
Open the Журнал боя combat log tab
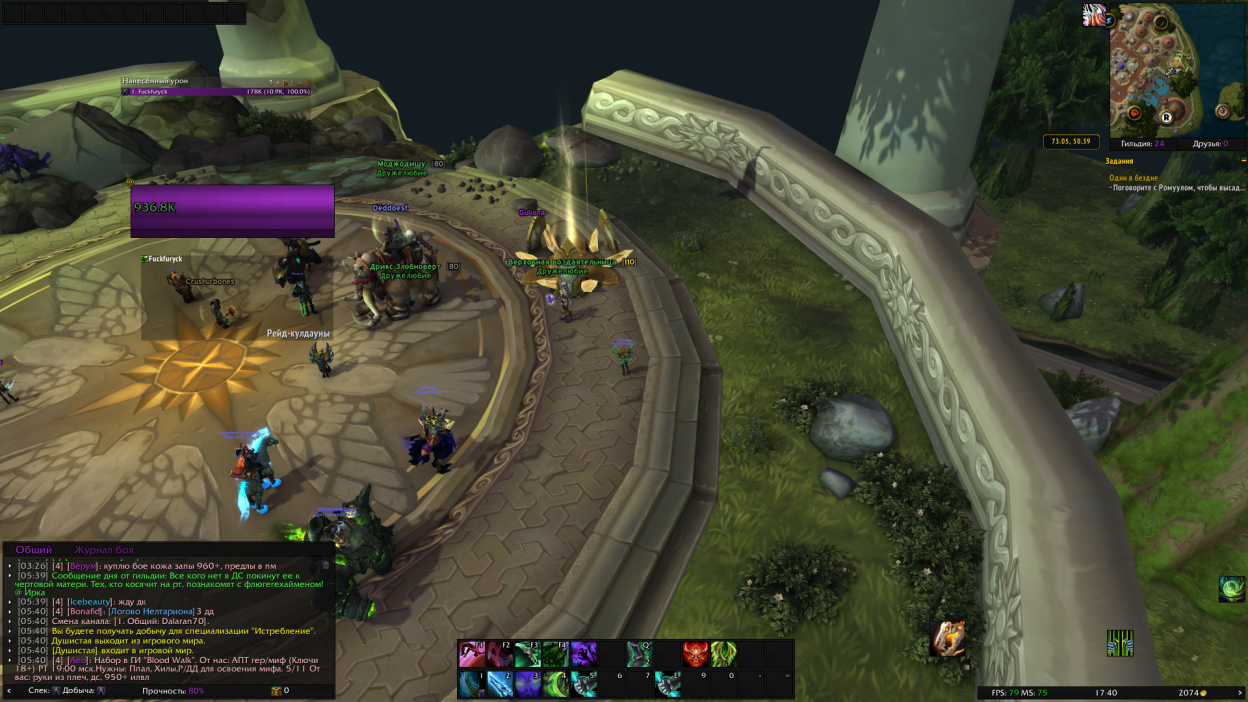103,550
